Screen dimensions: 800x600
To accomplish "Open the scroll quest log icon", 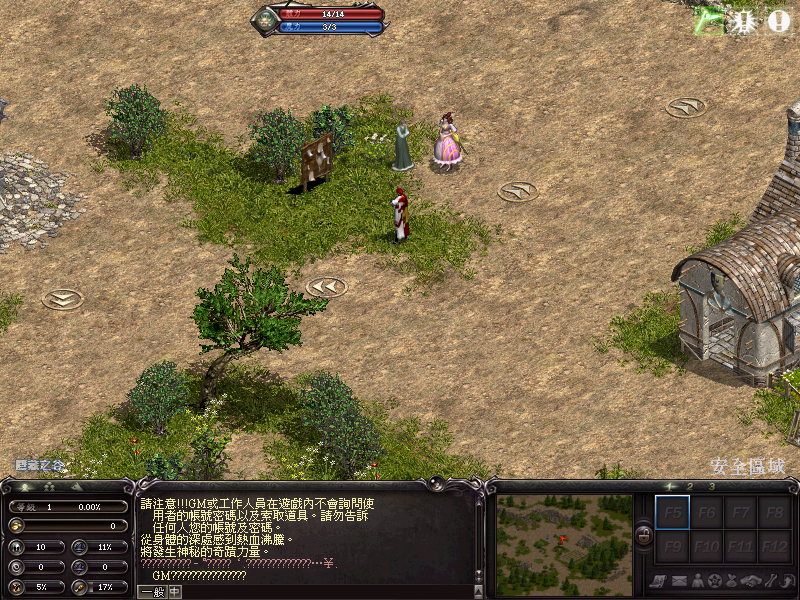I will (659, 581).
